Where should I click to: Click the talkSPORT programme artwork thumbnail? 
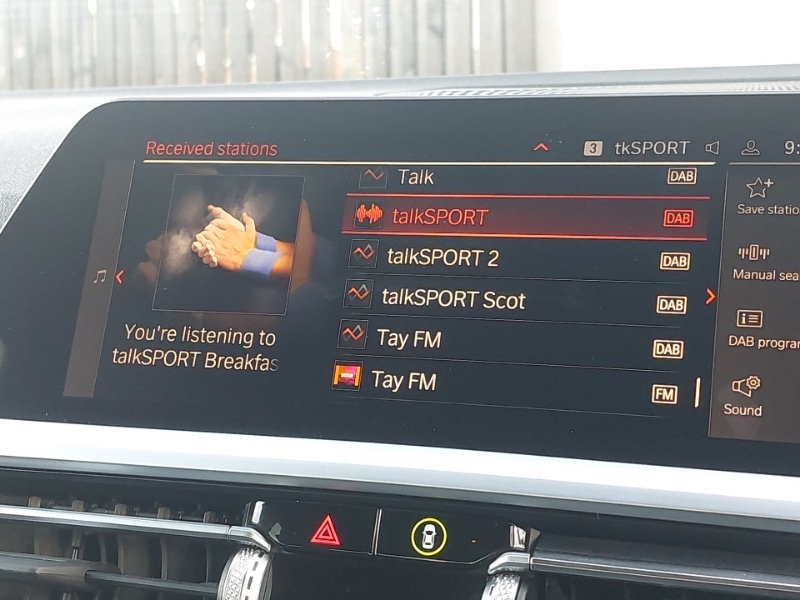pyautogui.click(x=228, y=244)
